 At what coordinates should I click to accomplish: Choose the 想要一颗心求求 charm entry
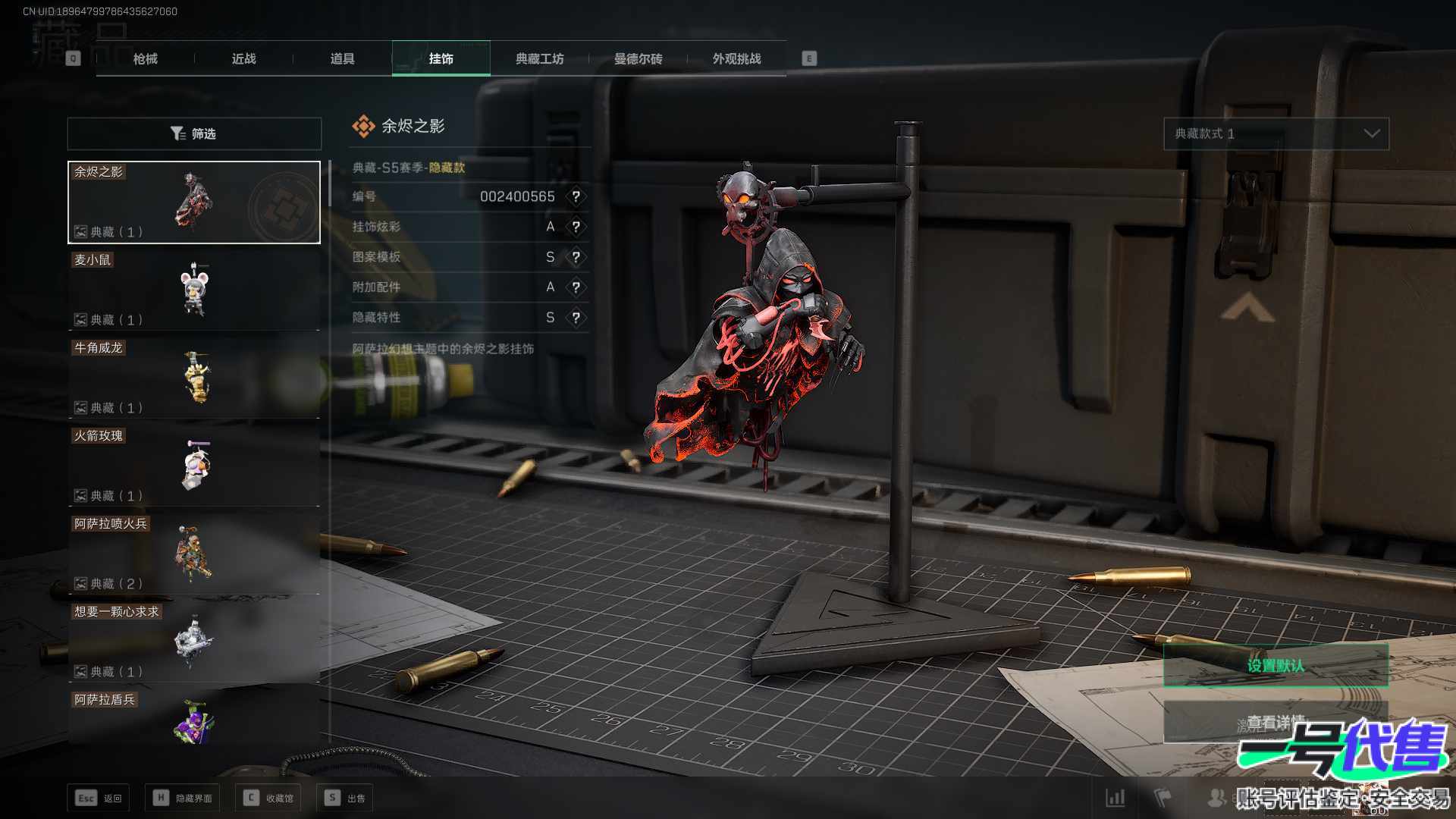point(194,642)
